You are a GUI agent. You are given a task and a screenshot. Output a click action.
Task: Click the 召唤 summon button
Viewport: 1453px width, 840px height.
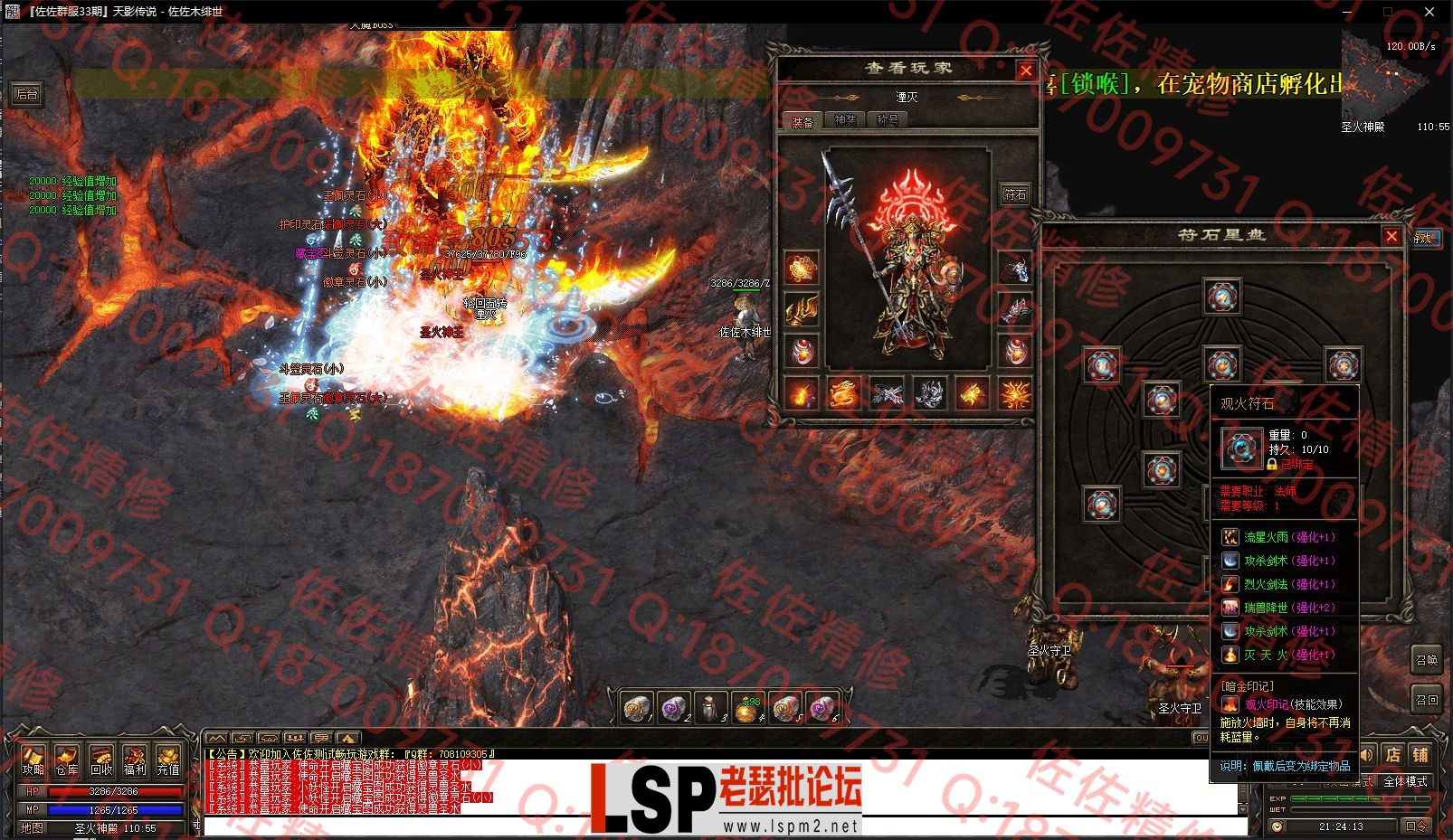(1427, 659)
